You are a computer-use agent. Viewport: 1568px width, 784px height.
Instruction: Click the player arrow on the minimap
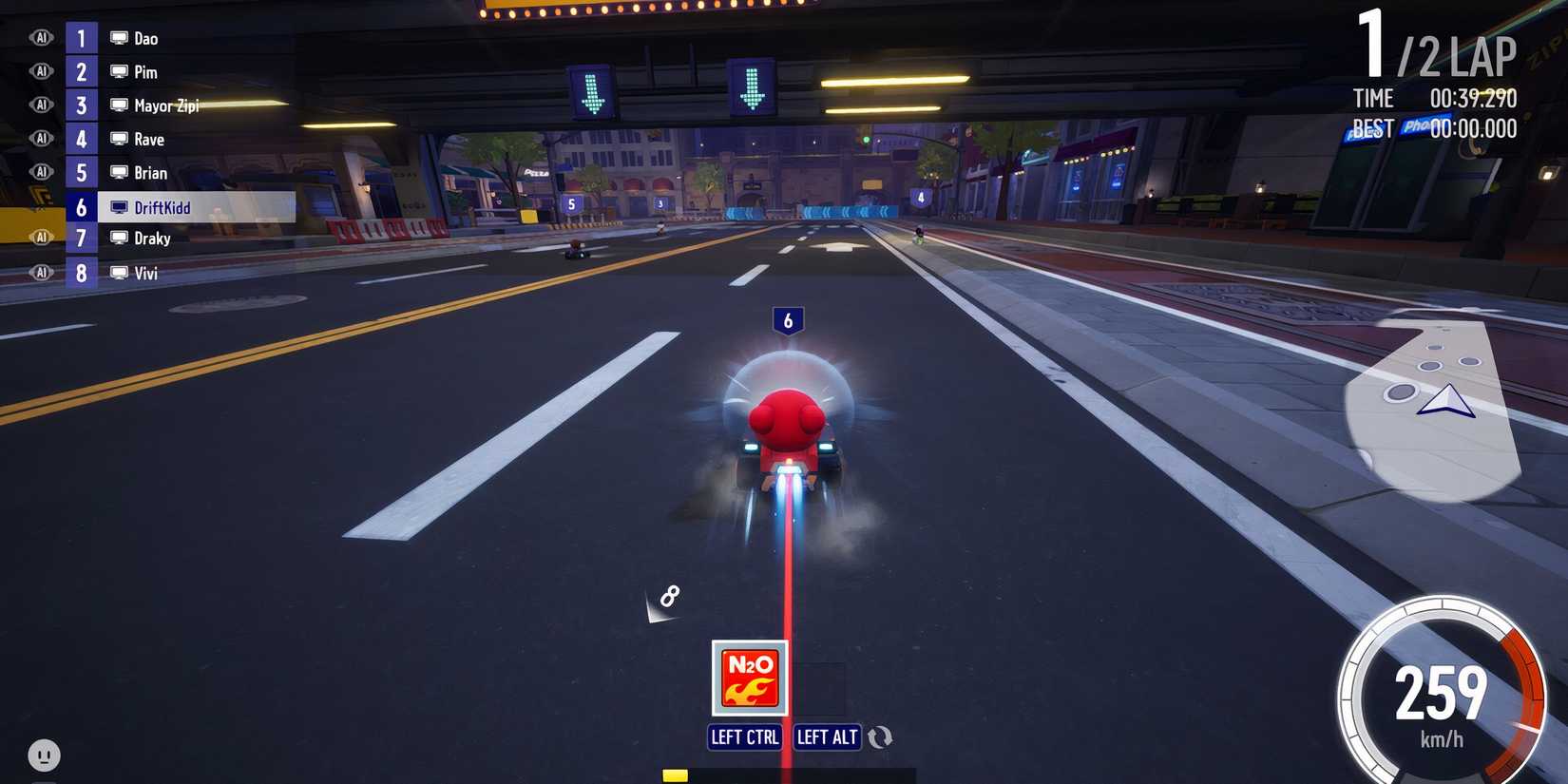(1445, 403)
